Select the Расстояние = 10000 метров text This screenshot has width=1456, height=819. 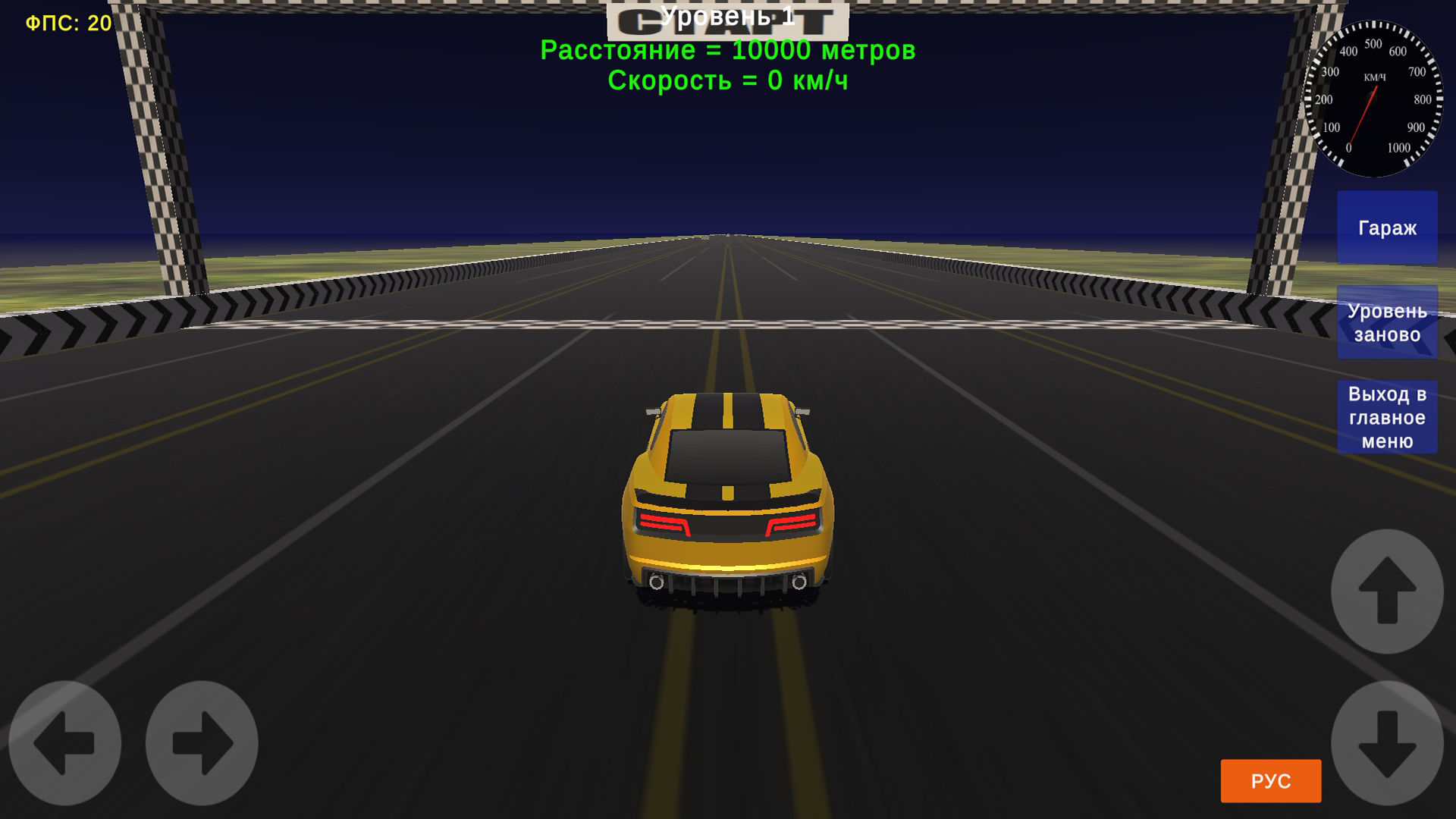[x=728, y=52]
